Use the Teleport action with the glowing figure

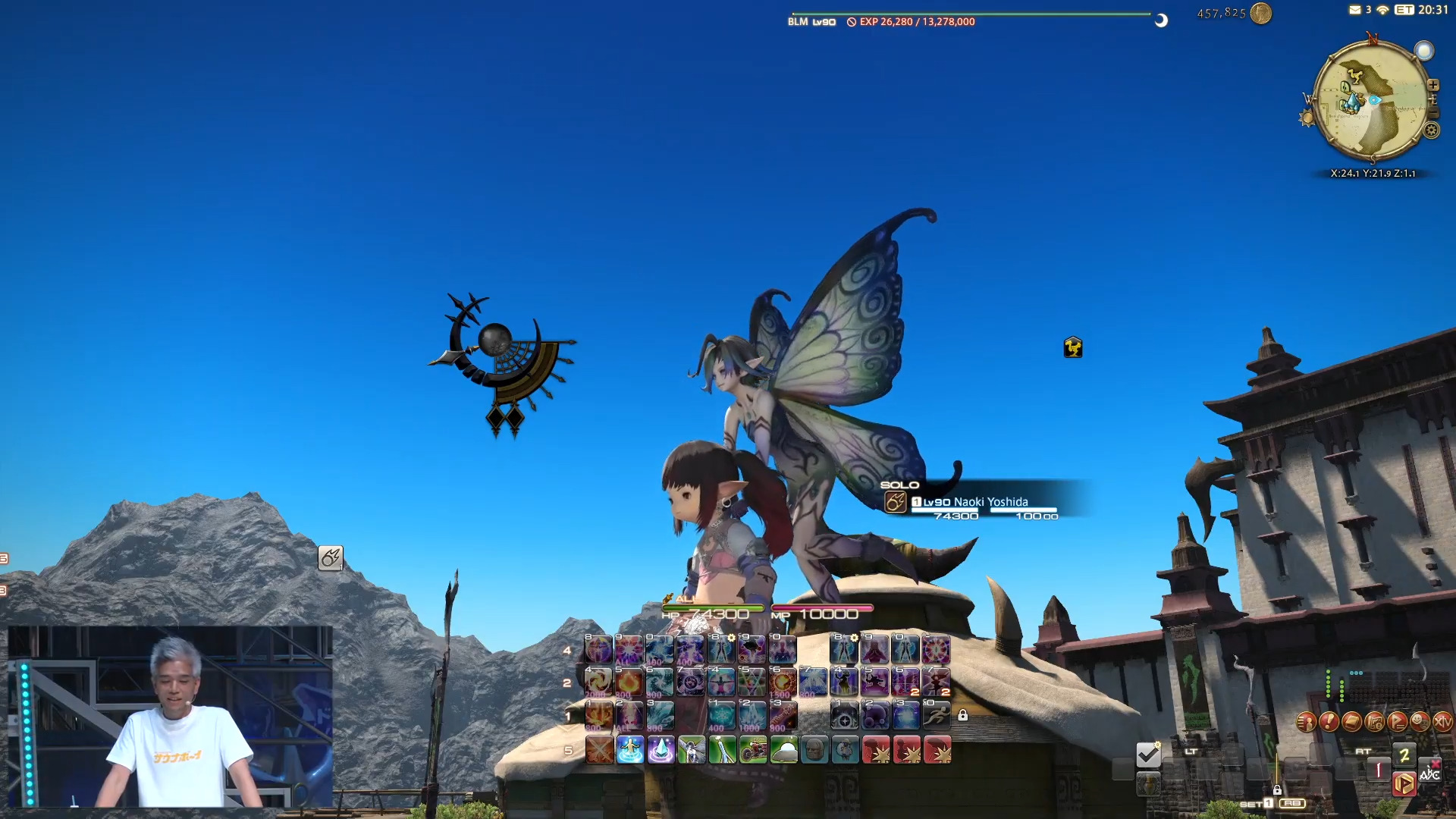[629, 750]
